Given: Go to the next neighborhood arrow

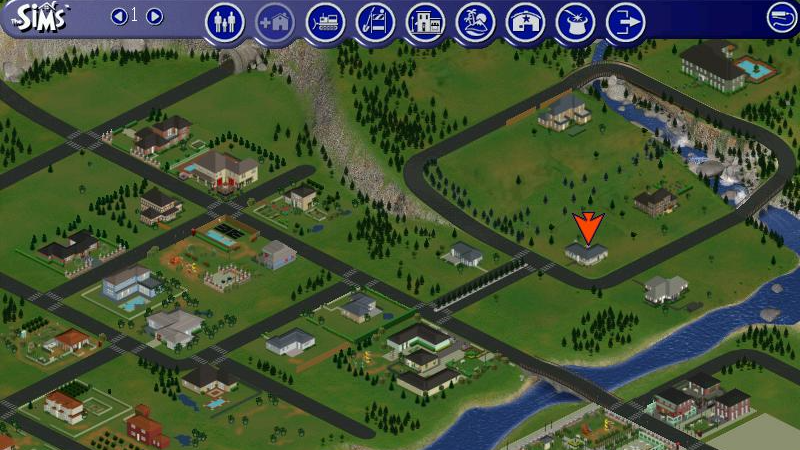Looking at the screenshot, I should (155, 16).
